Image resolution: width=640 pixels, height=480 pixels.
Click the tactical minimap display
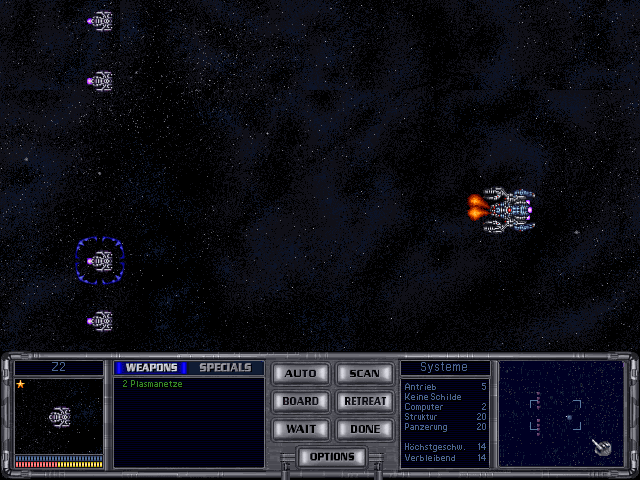coord(561,413)
